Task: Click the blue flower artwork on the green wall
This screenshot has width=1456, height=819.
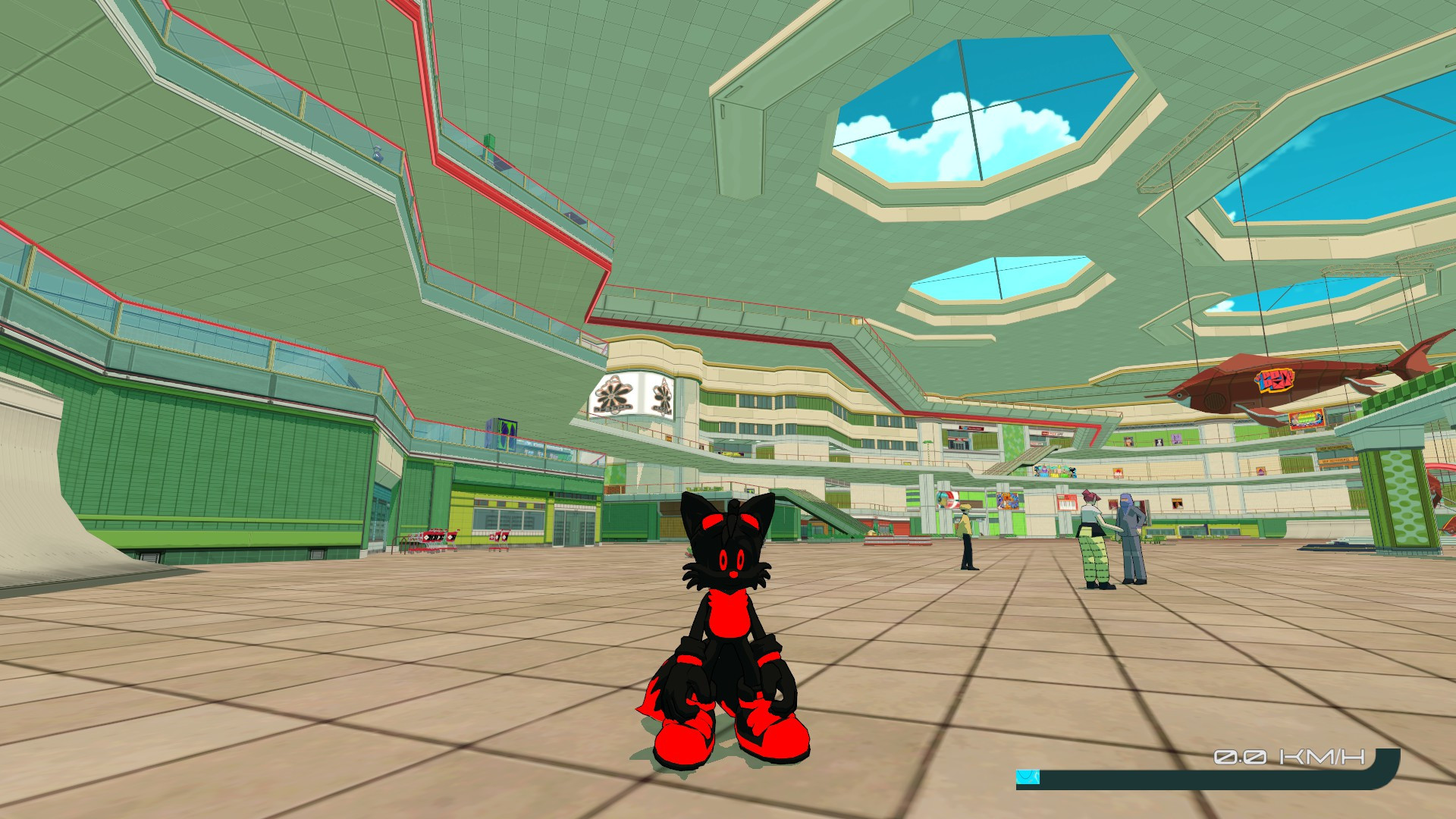Action: tap(1008, 501)
